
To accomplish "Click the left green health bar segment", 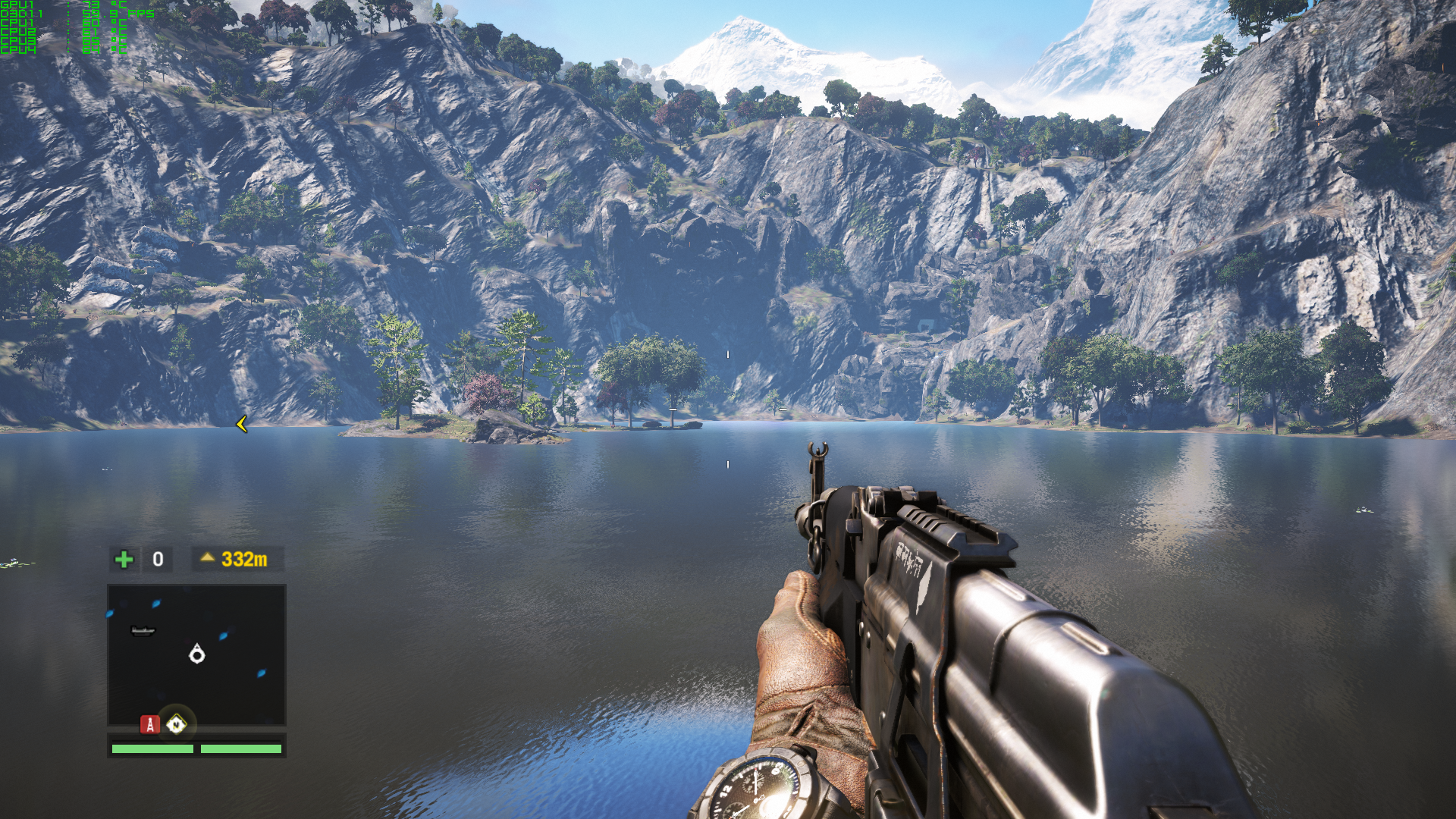I will pos(152,749).
